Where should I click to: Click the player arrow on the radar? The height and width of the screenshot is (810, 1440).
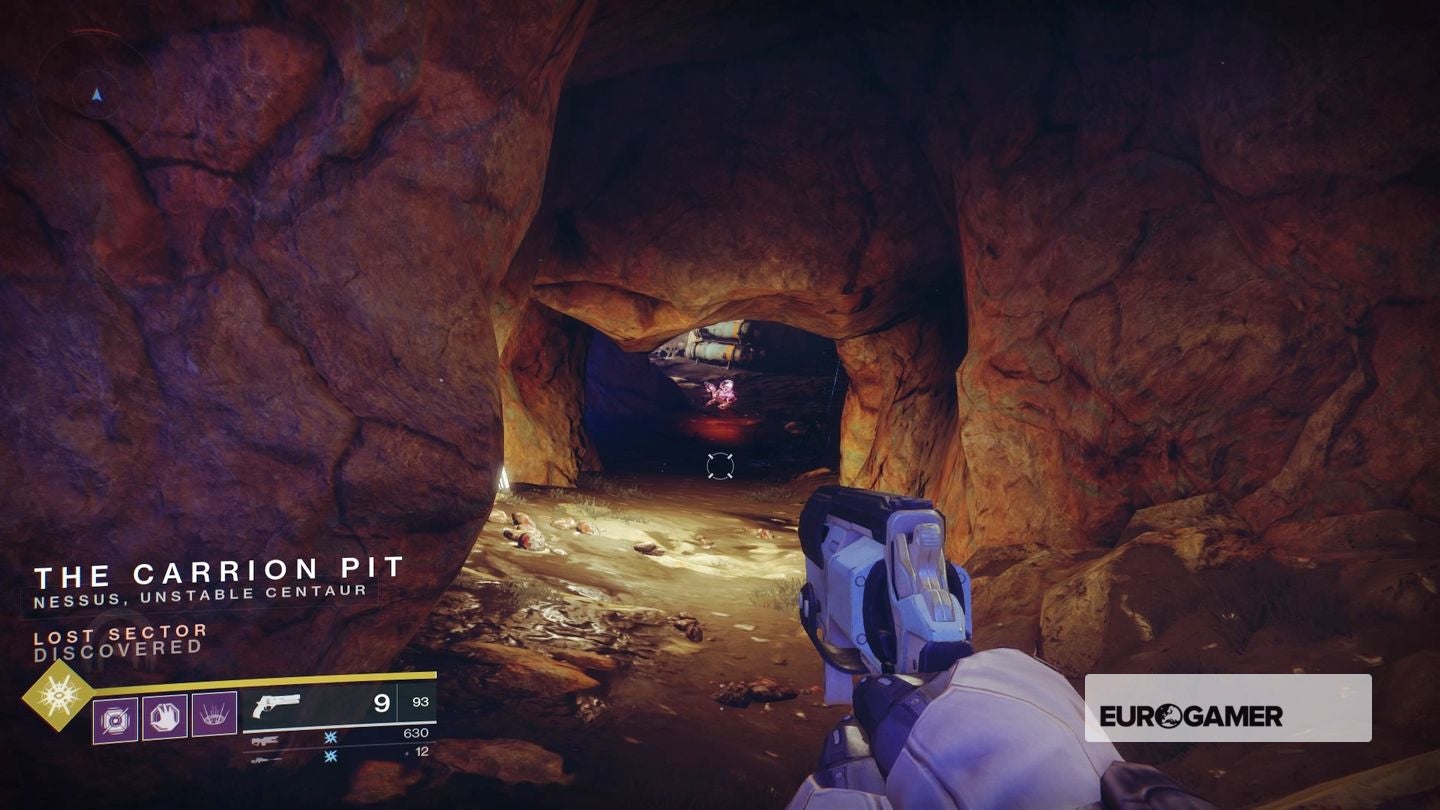(95, 95)
